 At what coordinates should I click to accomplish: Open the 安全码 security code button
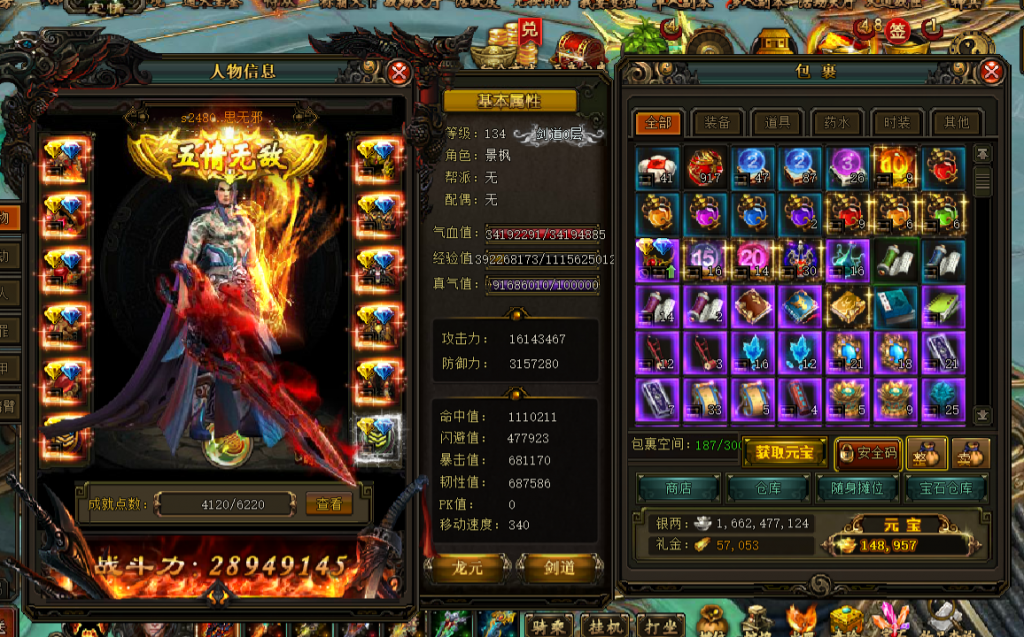click(x=868, y=452)
